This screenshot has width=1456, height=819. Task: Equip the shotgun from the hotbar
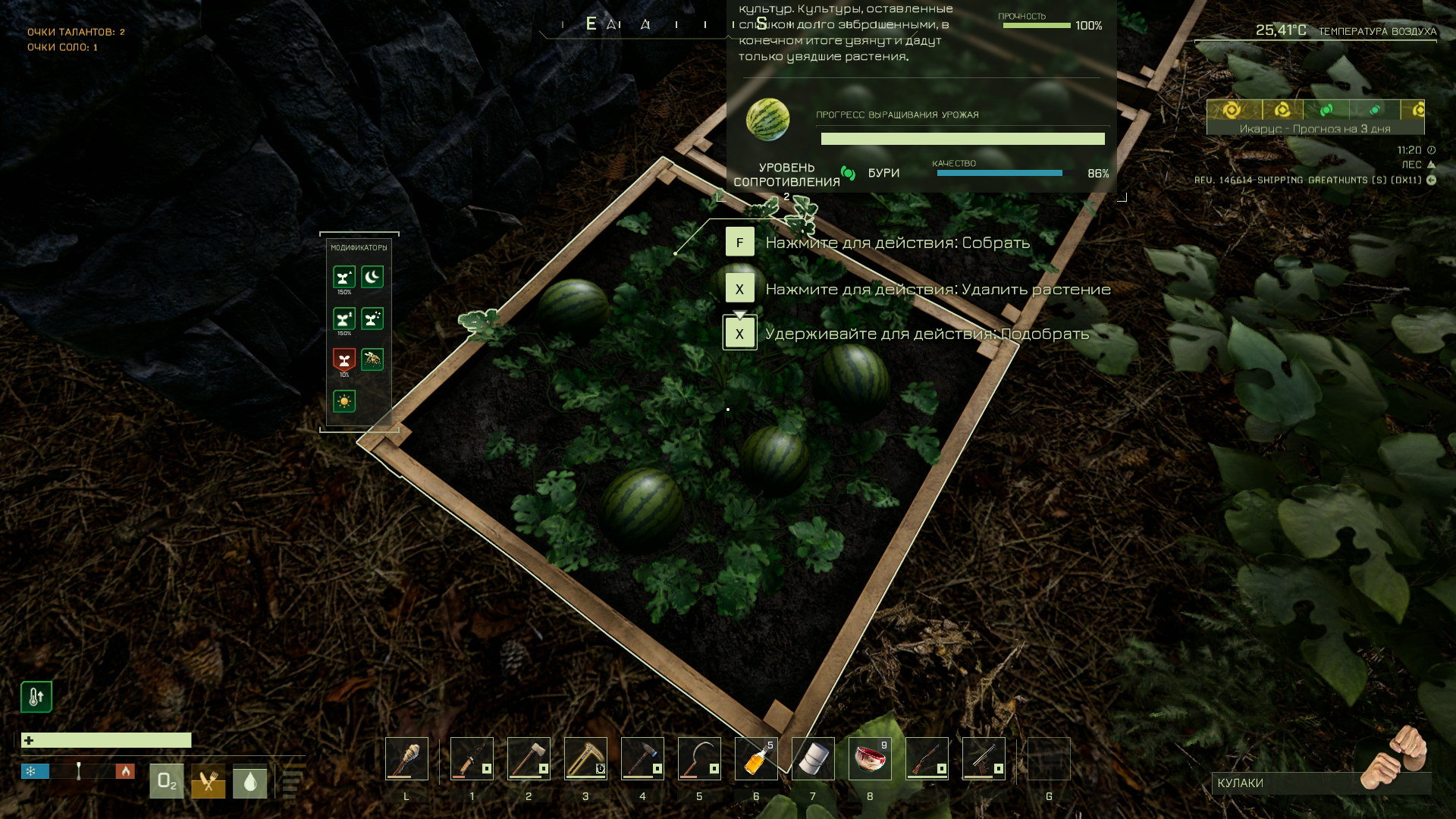click(x=927, y=758)
